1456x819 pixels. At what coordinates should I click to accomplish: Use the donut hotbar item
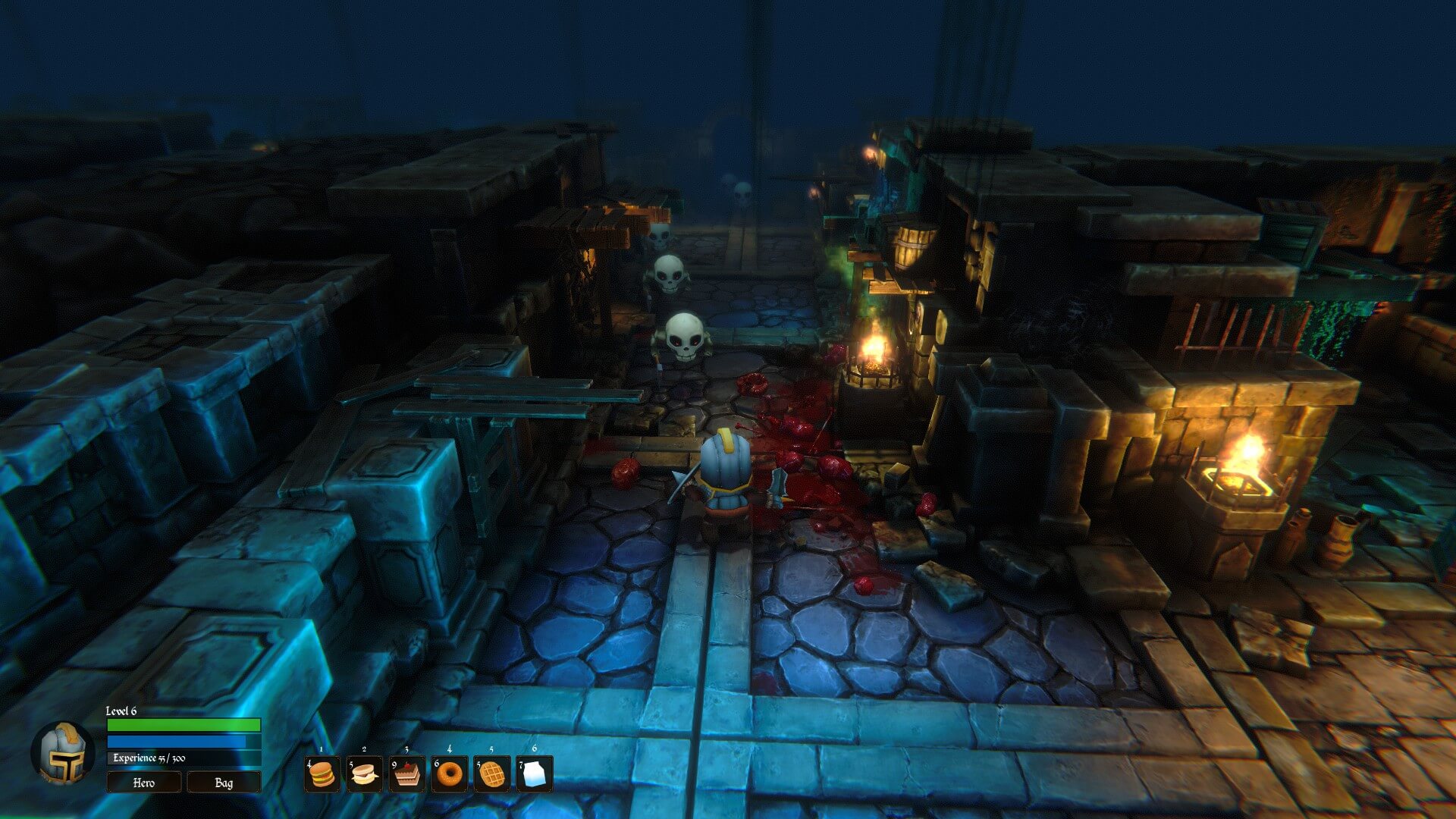pos(450,773)
